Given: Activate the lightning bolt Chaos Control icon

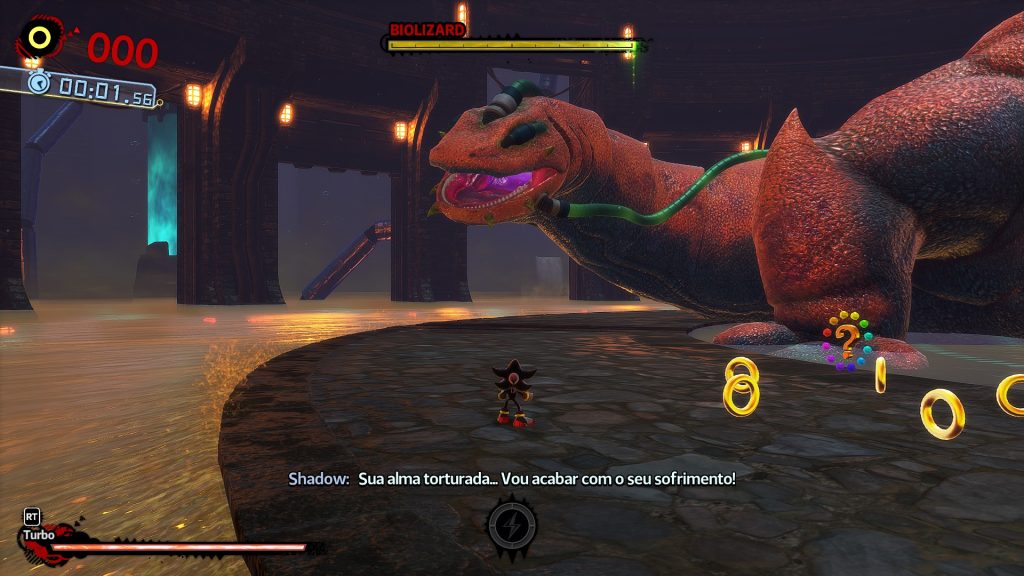Looking at the screenshot, I should [x=512, y=524].
